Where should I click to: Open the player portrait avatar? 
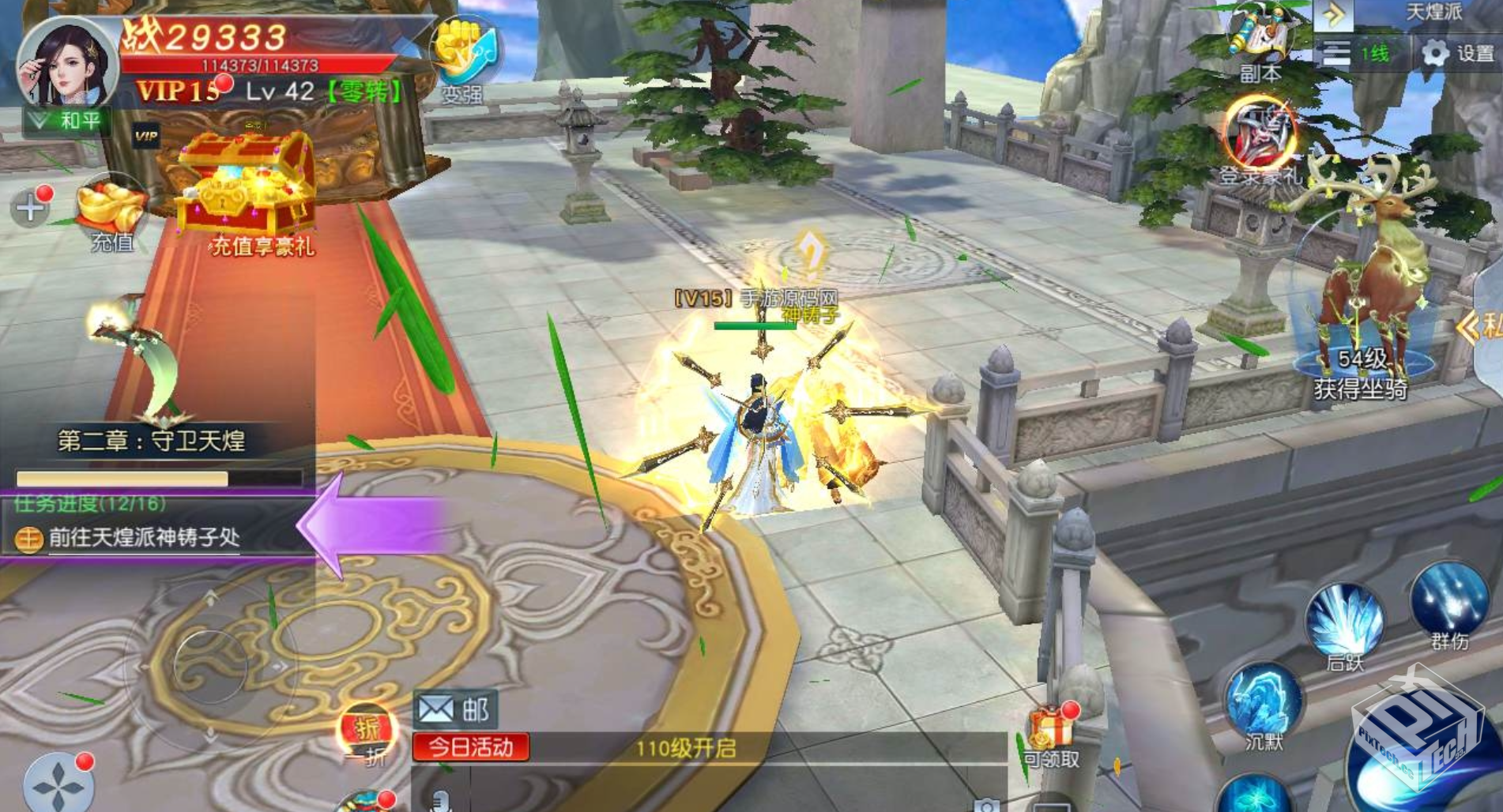coord(67,65)
